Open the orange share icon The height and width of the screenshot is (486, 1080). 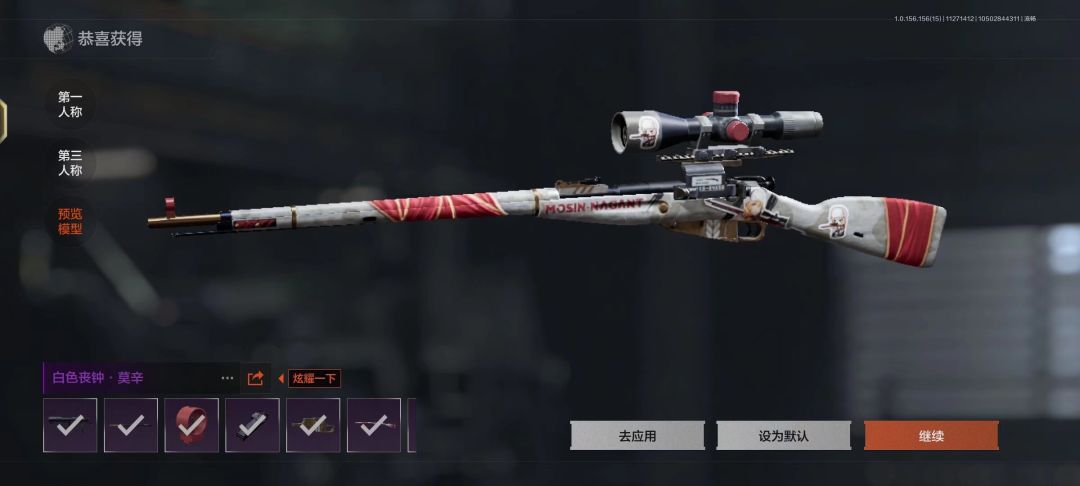(x=255, y=378)
